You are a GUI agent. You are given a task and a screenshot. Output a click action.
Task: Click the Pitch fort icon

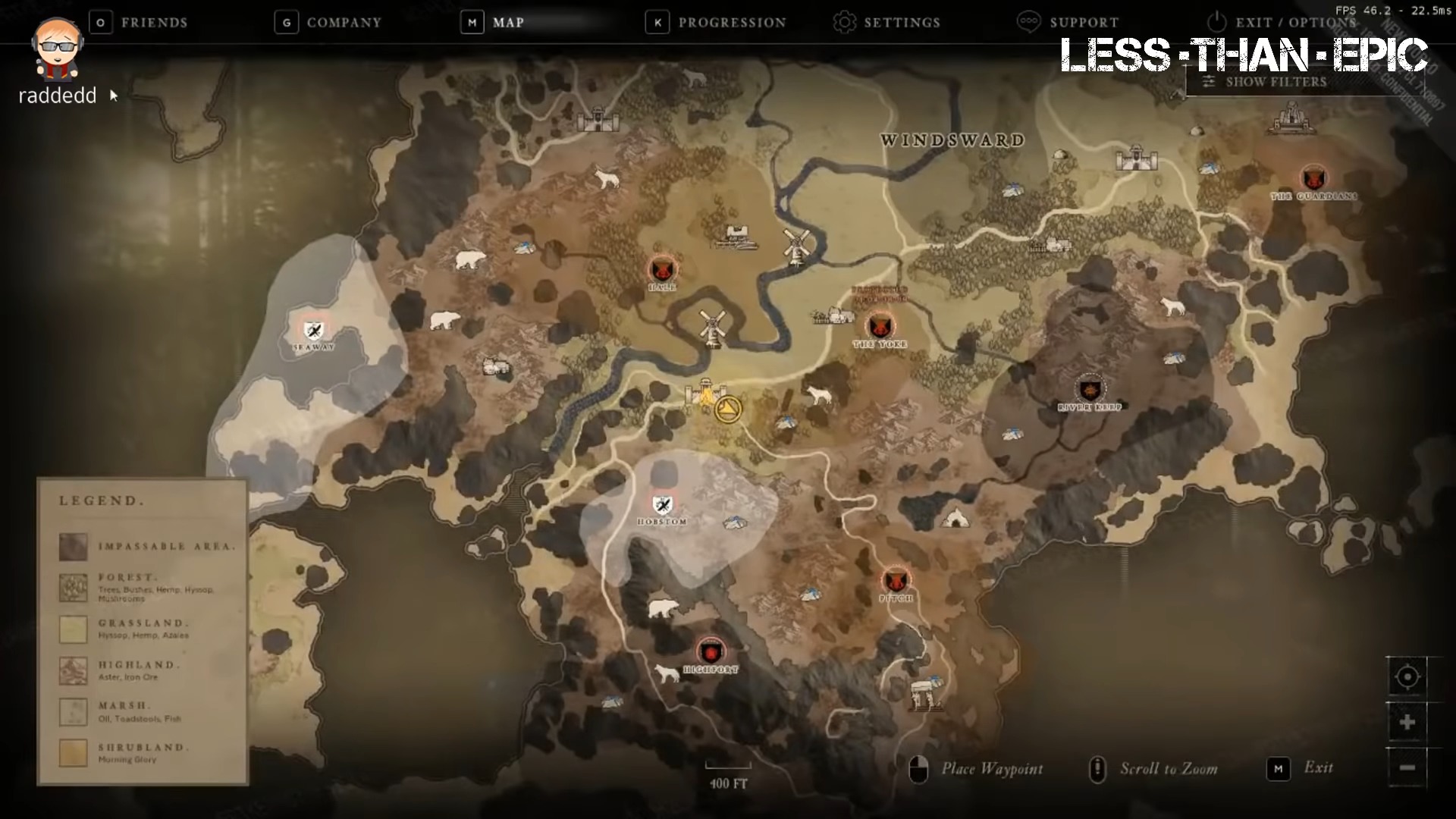click(896, 580)
